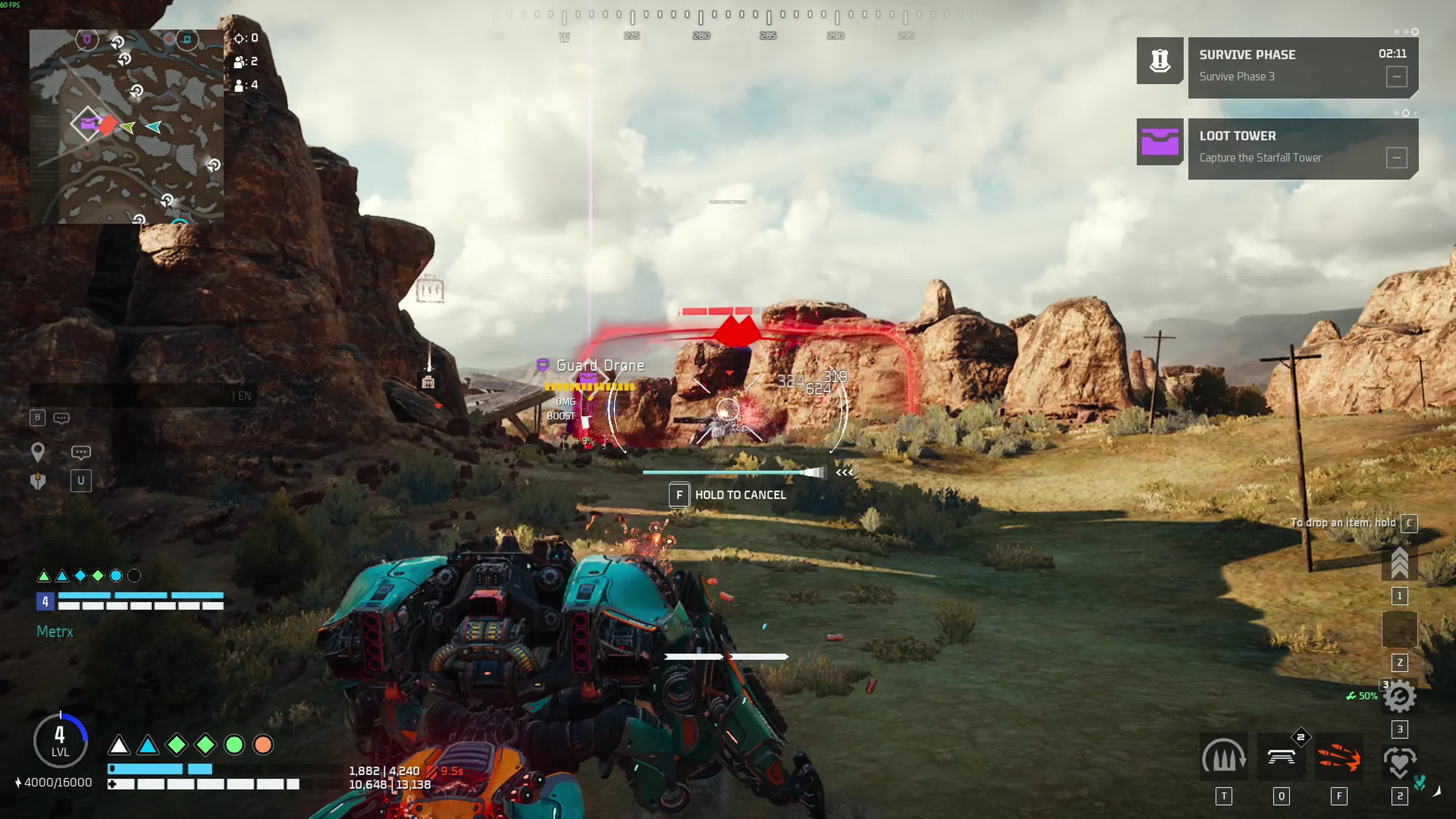The image size is (1456, 819).
Task: Open the map ping marker option
Action: pos(38,452)
